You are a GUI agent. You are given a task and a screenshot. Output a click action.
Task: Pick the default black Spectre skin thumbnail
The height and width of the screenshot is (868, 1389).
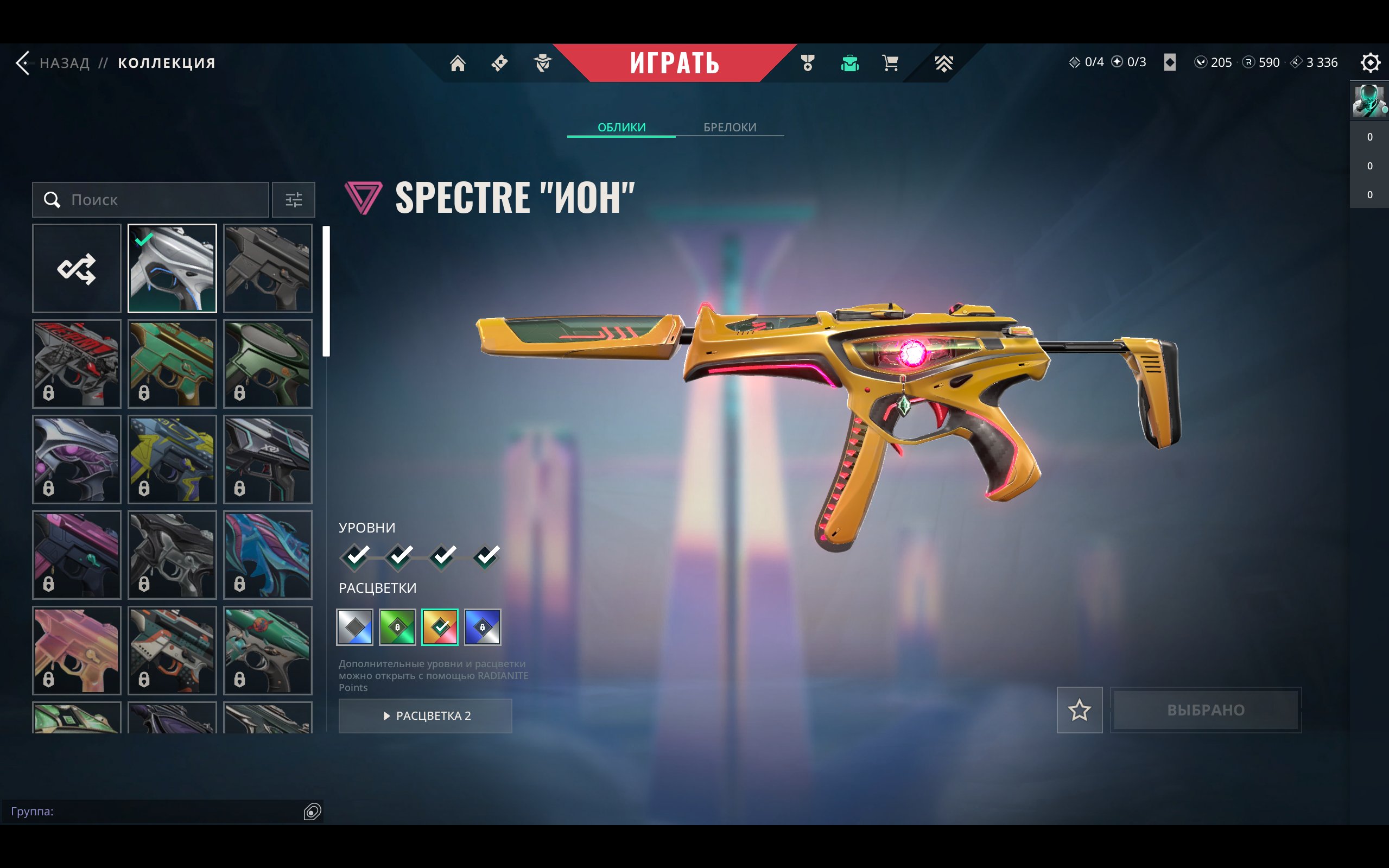tap(268, 268)
